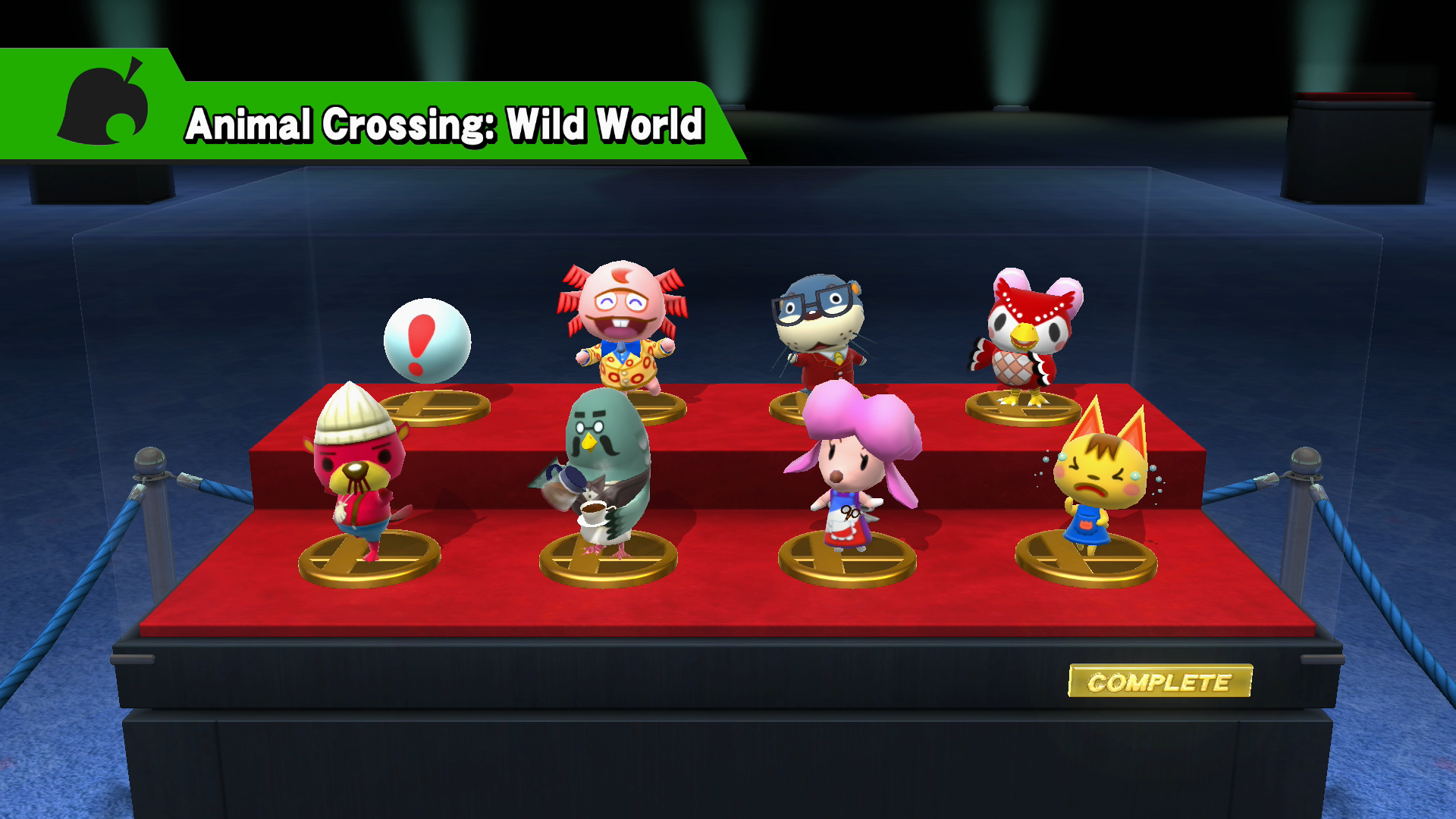Select the exclamation mark bubble trophy

click(x=426, y=341)
